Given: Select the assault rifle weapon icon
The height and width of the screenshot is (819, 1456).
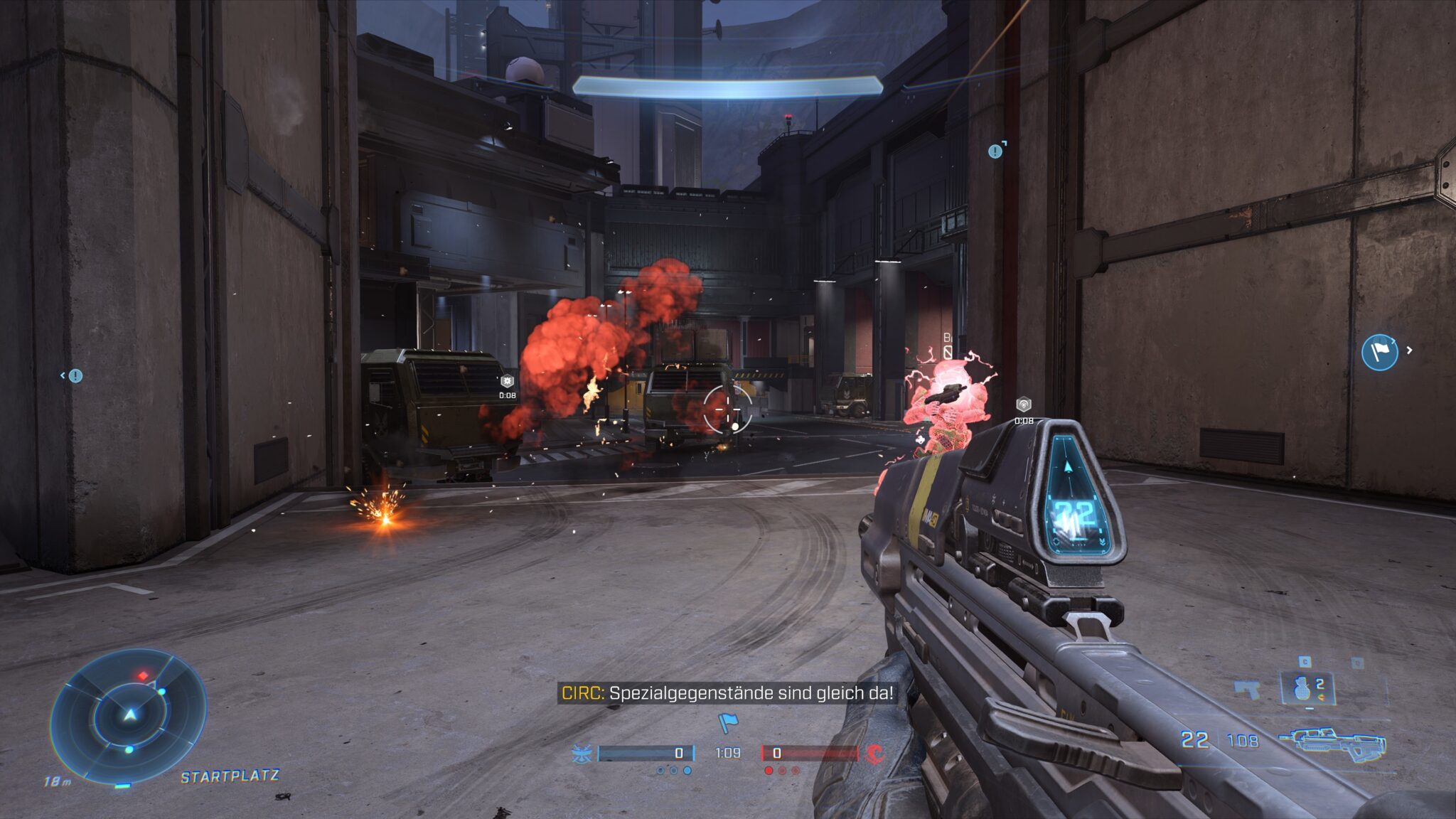Looking at the screenshot, I should 1332,743.
